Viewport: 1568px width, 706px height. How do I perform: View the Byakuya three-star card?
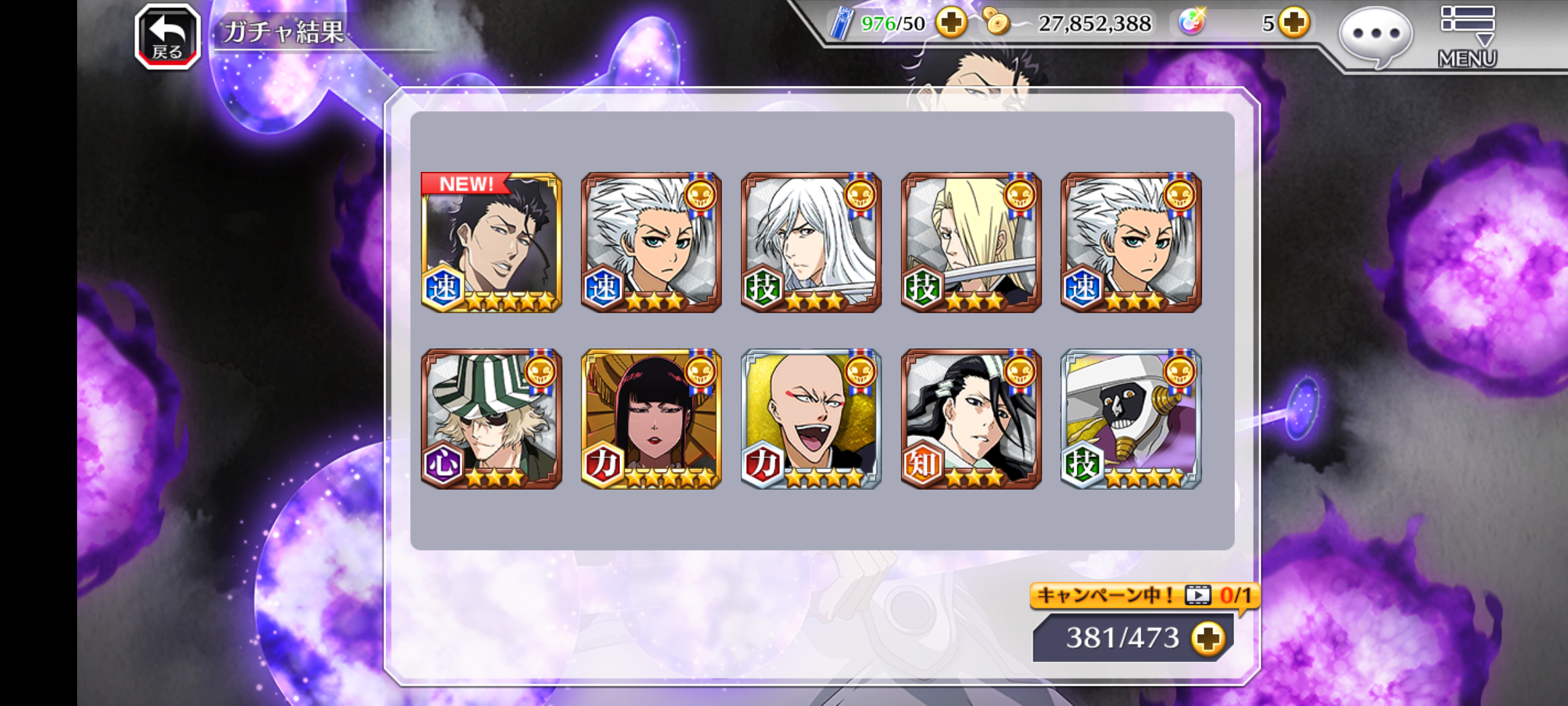(x=971, y=419)
